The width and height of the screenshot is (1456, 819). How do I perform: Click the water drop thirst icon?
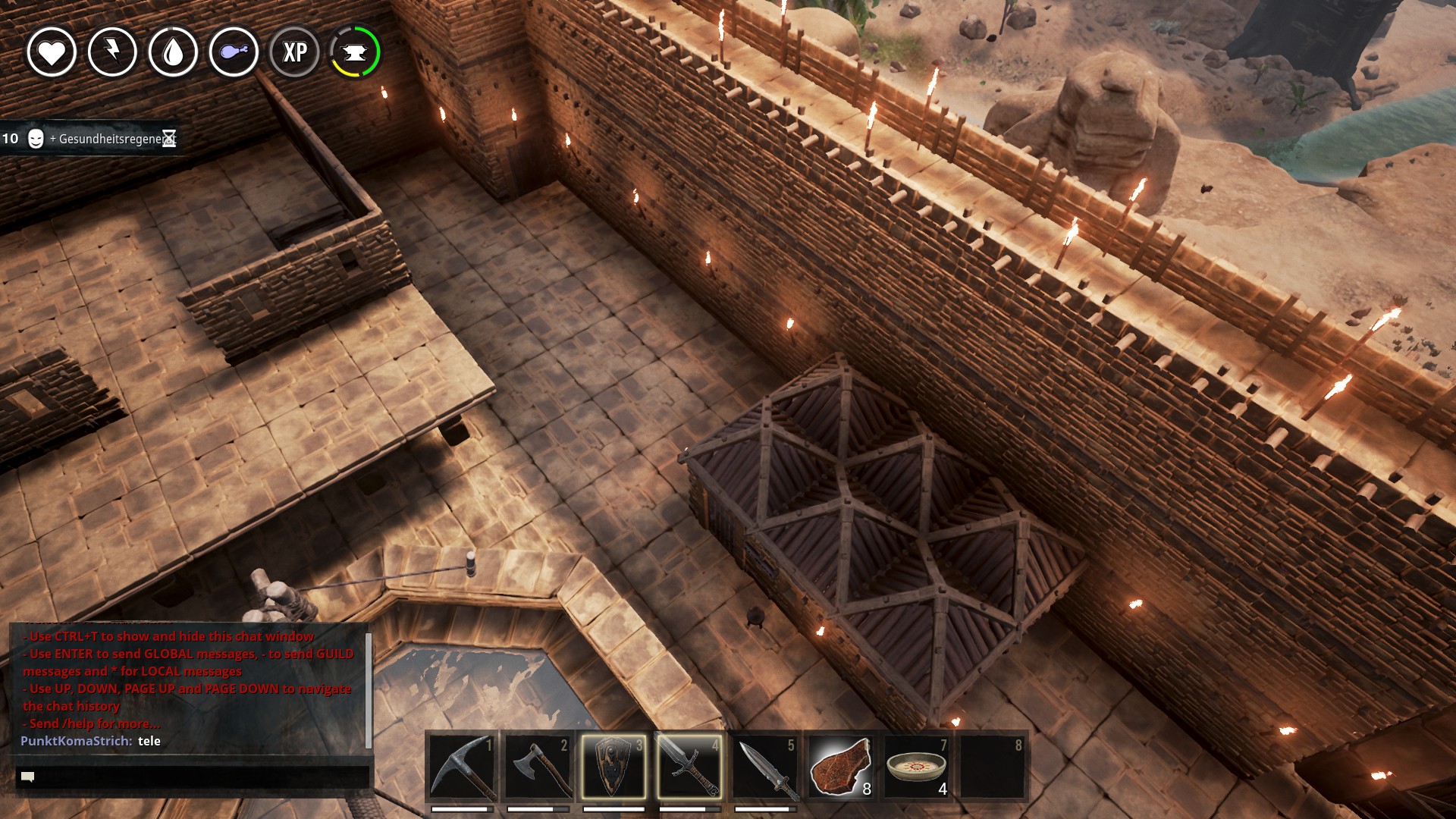[173, 52]
